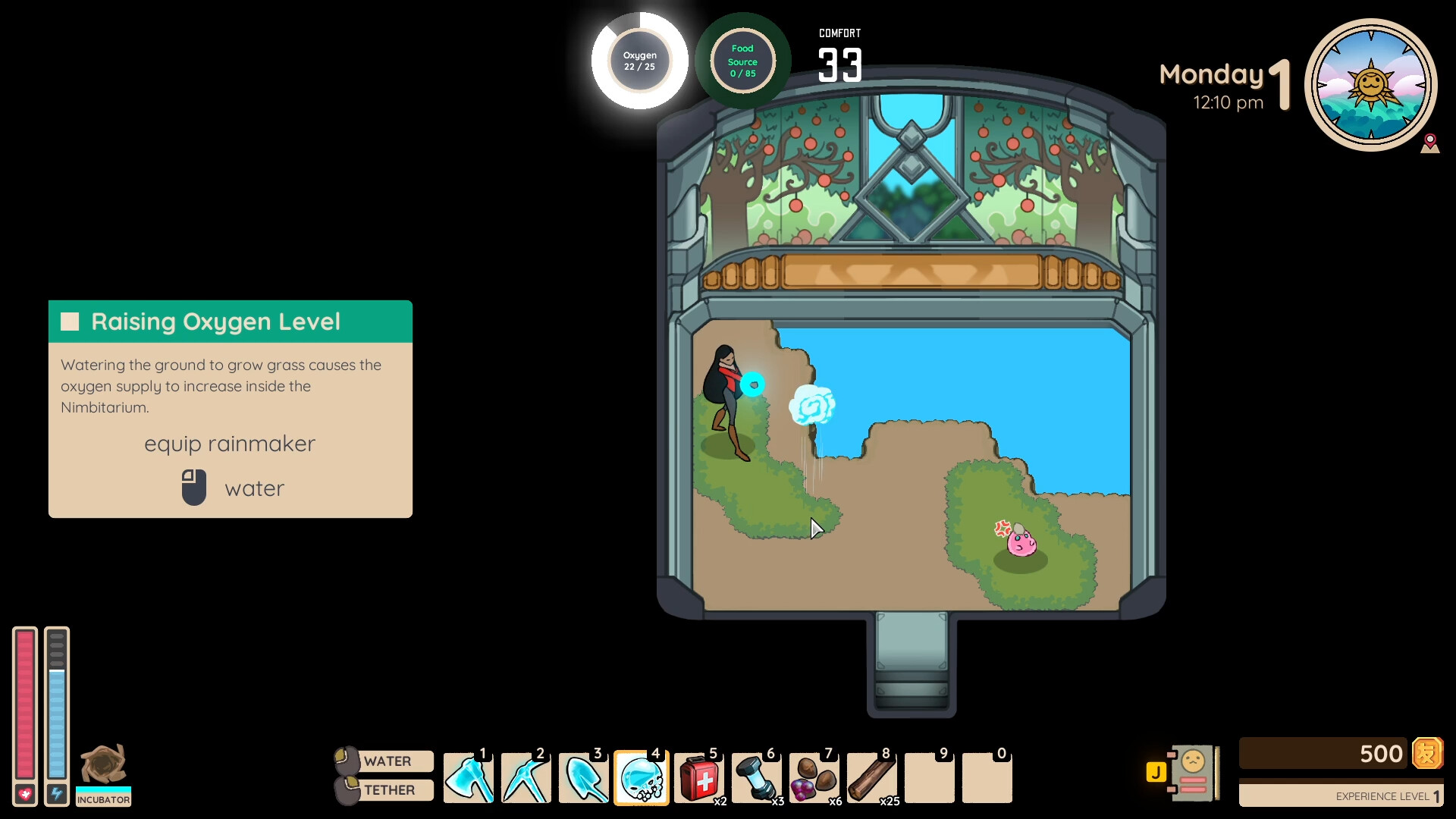Select the metal bolt item slot
The width and height of the screenshot is (1456, 819).
pos(757,778)
